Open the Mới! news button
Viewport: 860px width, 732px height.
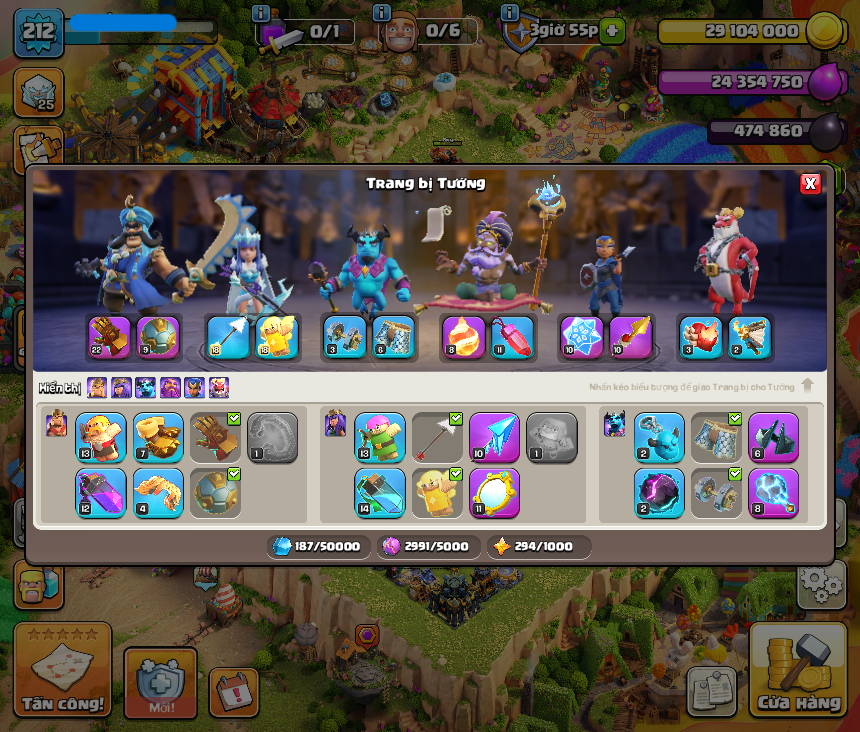pyautogui.click(x=160, y=682)
